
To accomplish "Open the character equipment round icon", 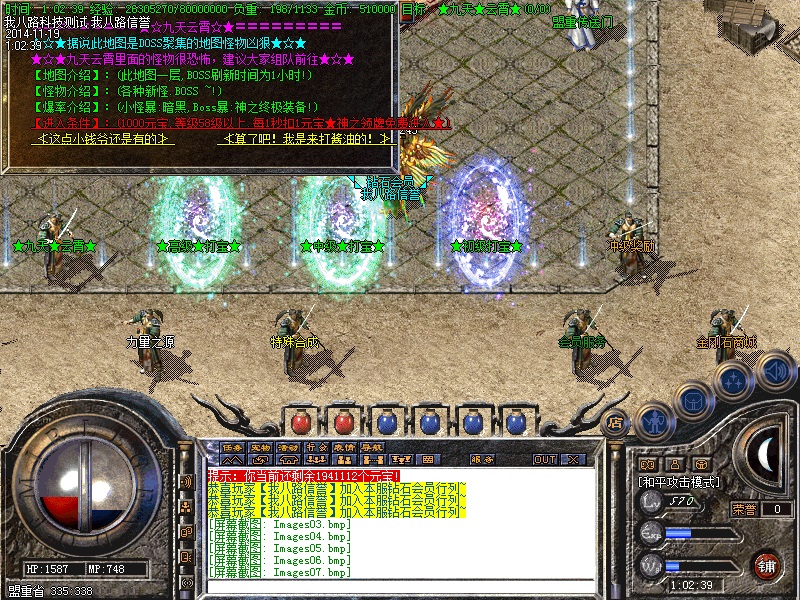I will tap(654, 421).
